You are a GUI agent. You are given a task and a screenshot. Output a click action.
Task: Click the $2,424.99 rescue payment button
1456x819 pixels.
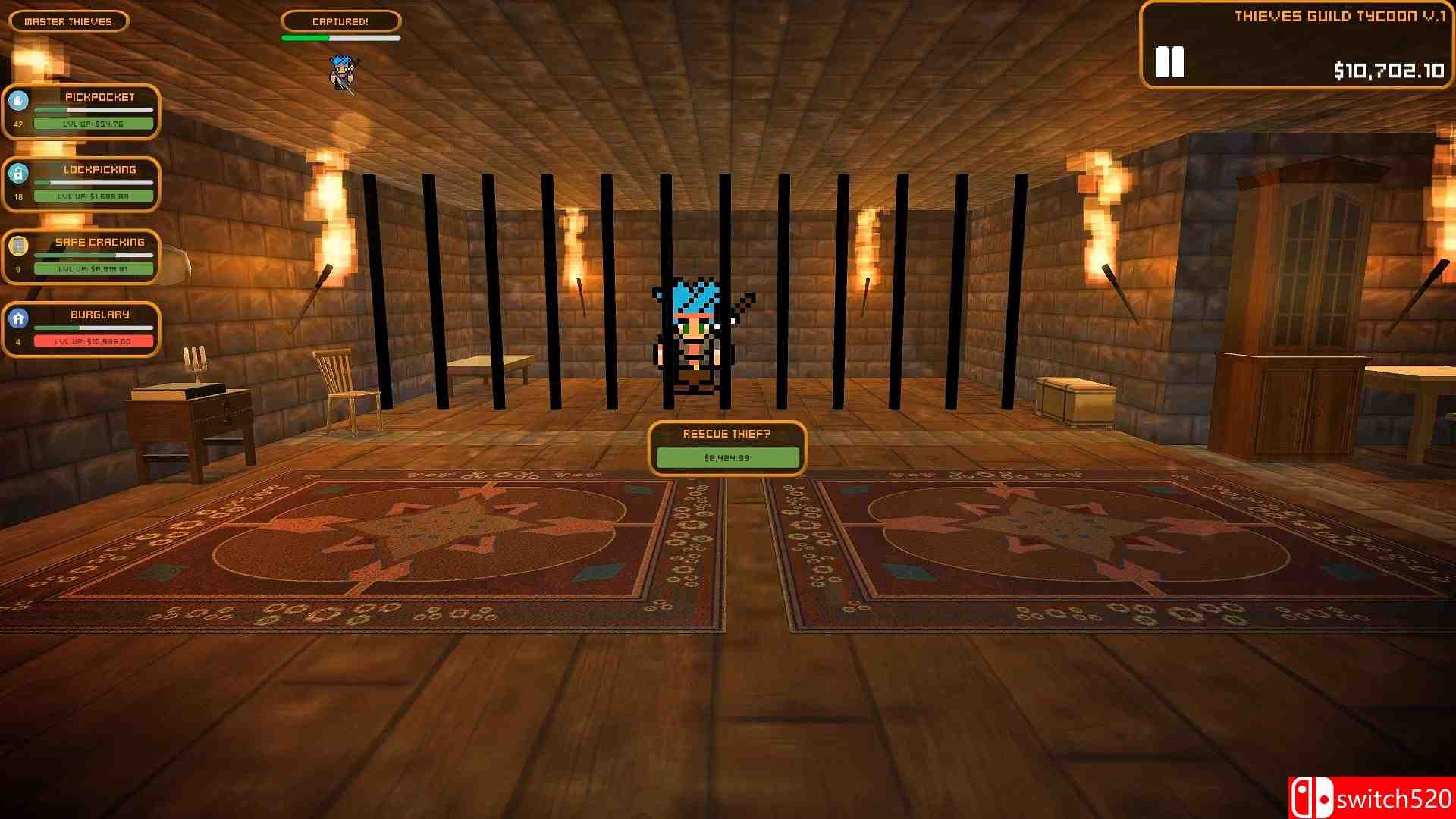[x=728, y=457]
